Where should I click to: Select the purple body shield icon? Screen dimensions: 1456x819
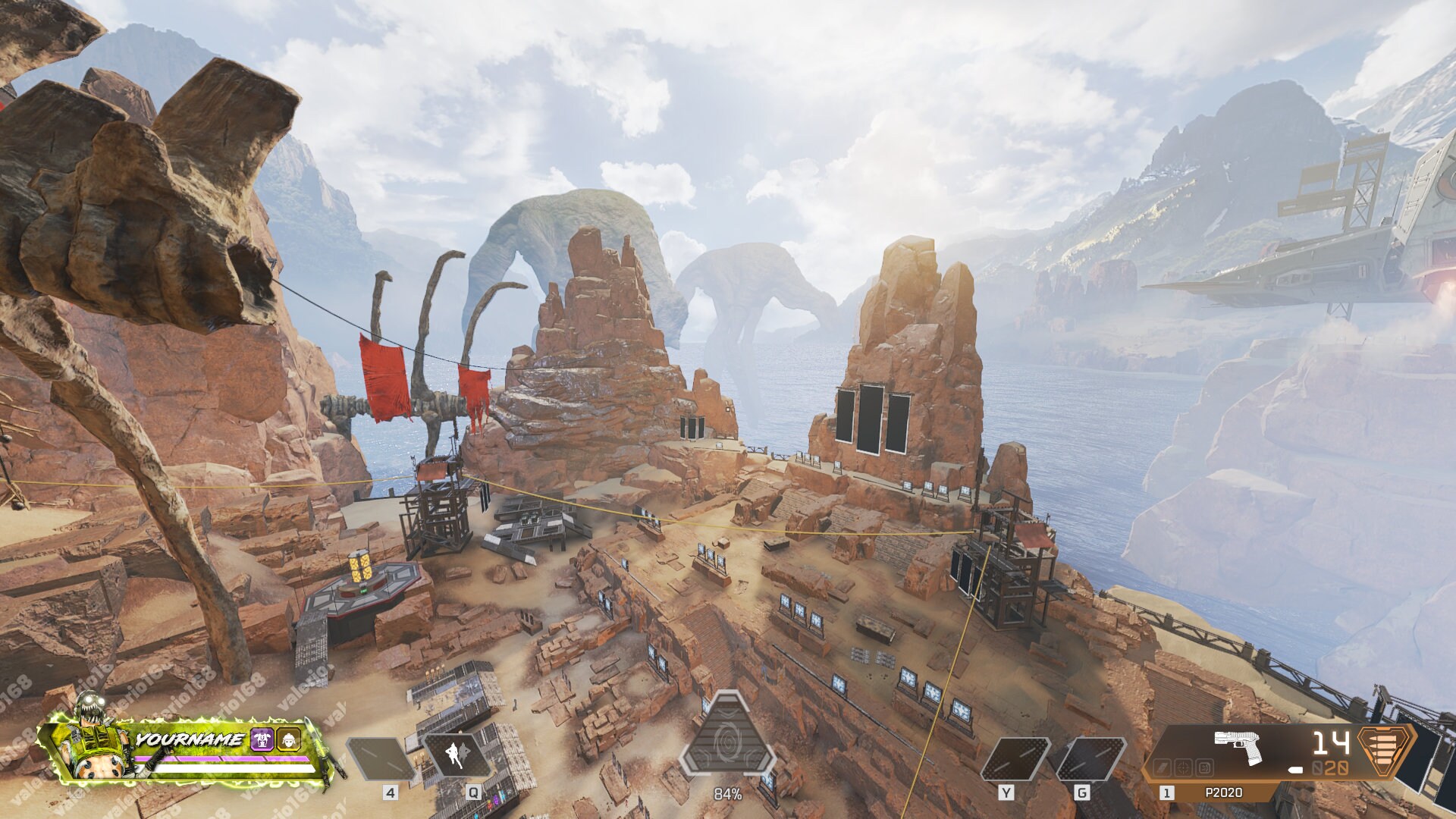(262, 739)
